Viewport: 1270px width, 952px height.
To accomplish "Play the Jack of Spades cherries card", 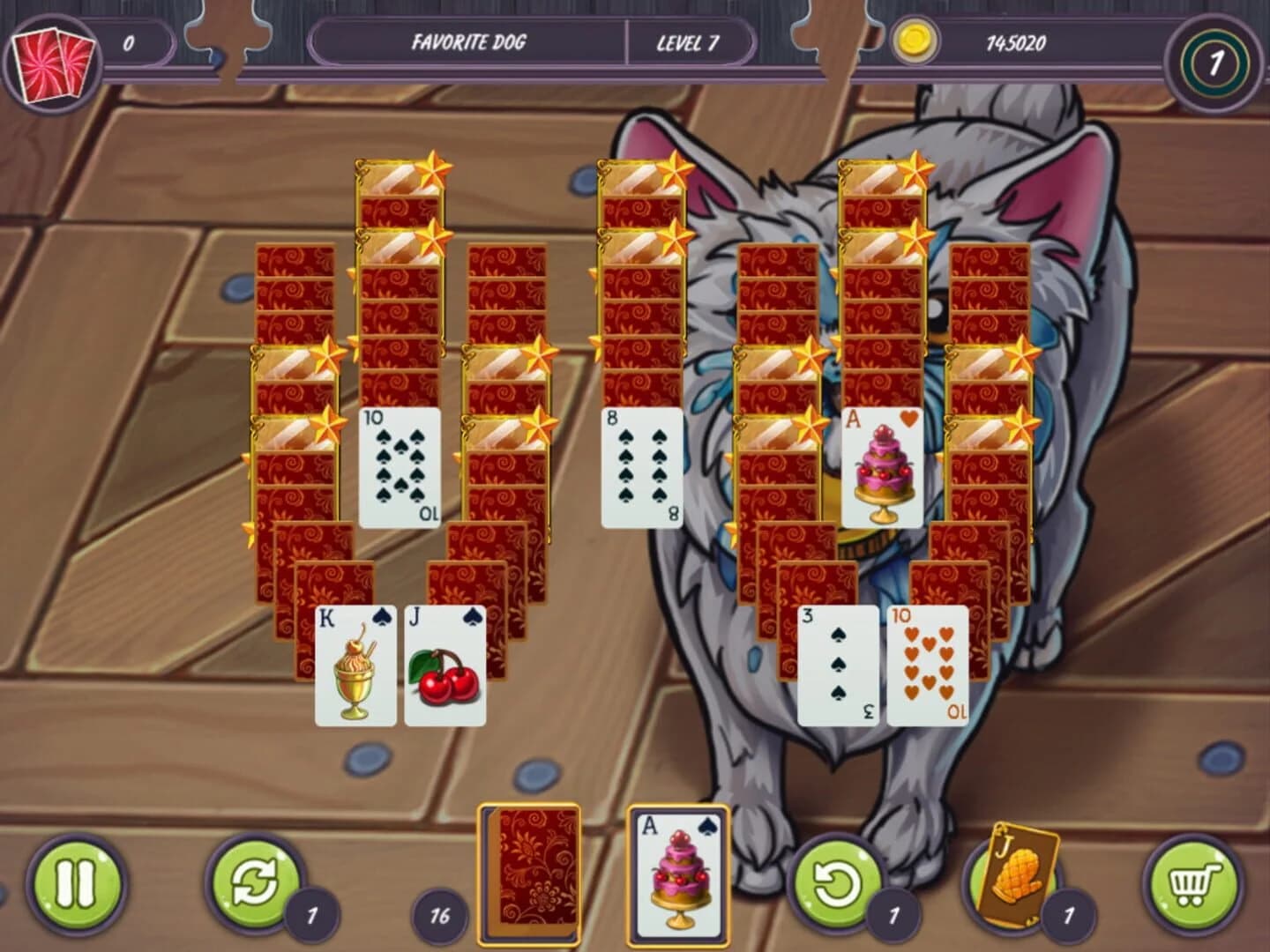I will coord(446,666).
